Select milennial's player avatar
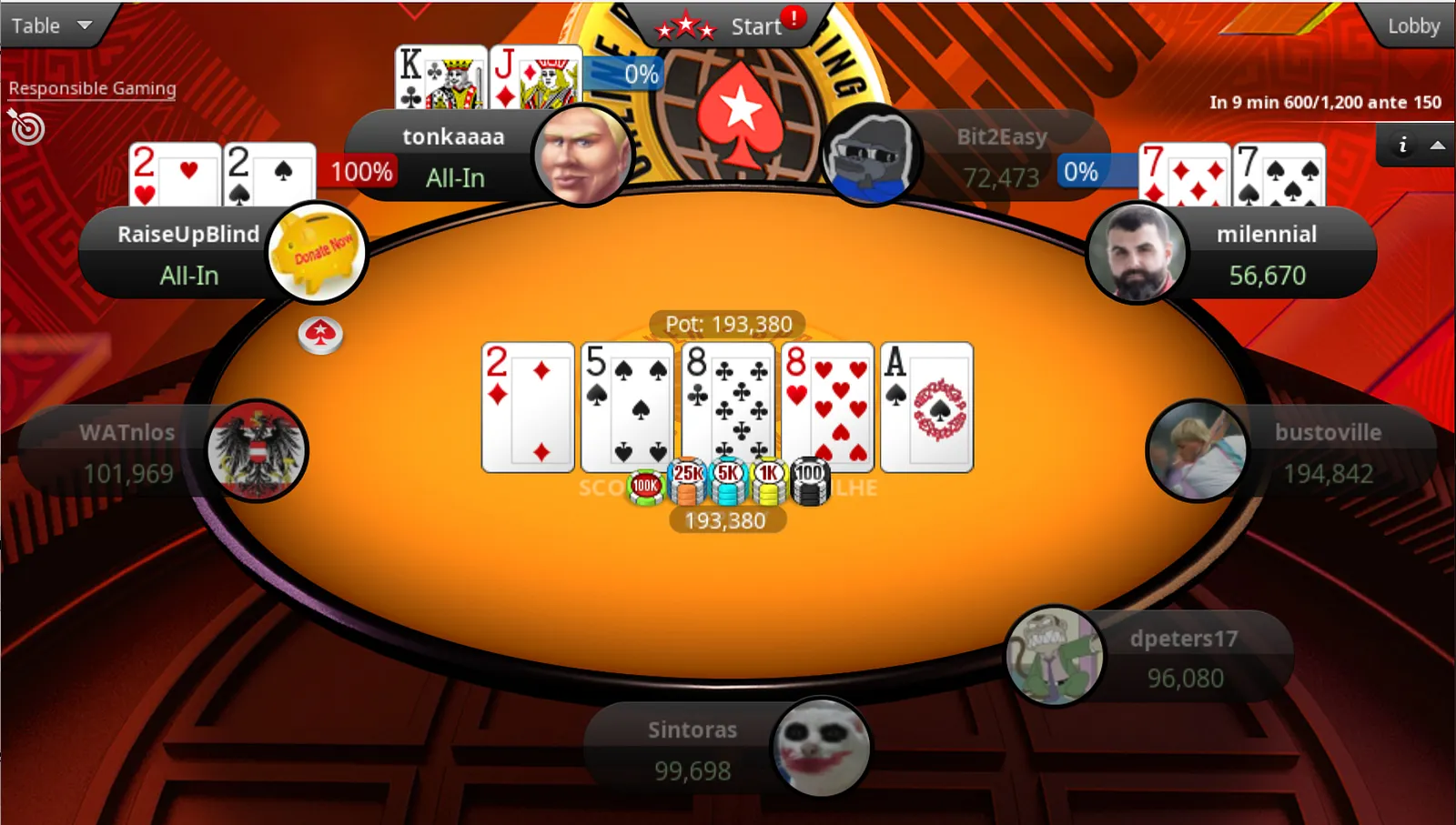This screenshot has width=1456, height=825. [x=1137, y=254]
